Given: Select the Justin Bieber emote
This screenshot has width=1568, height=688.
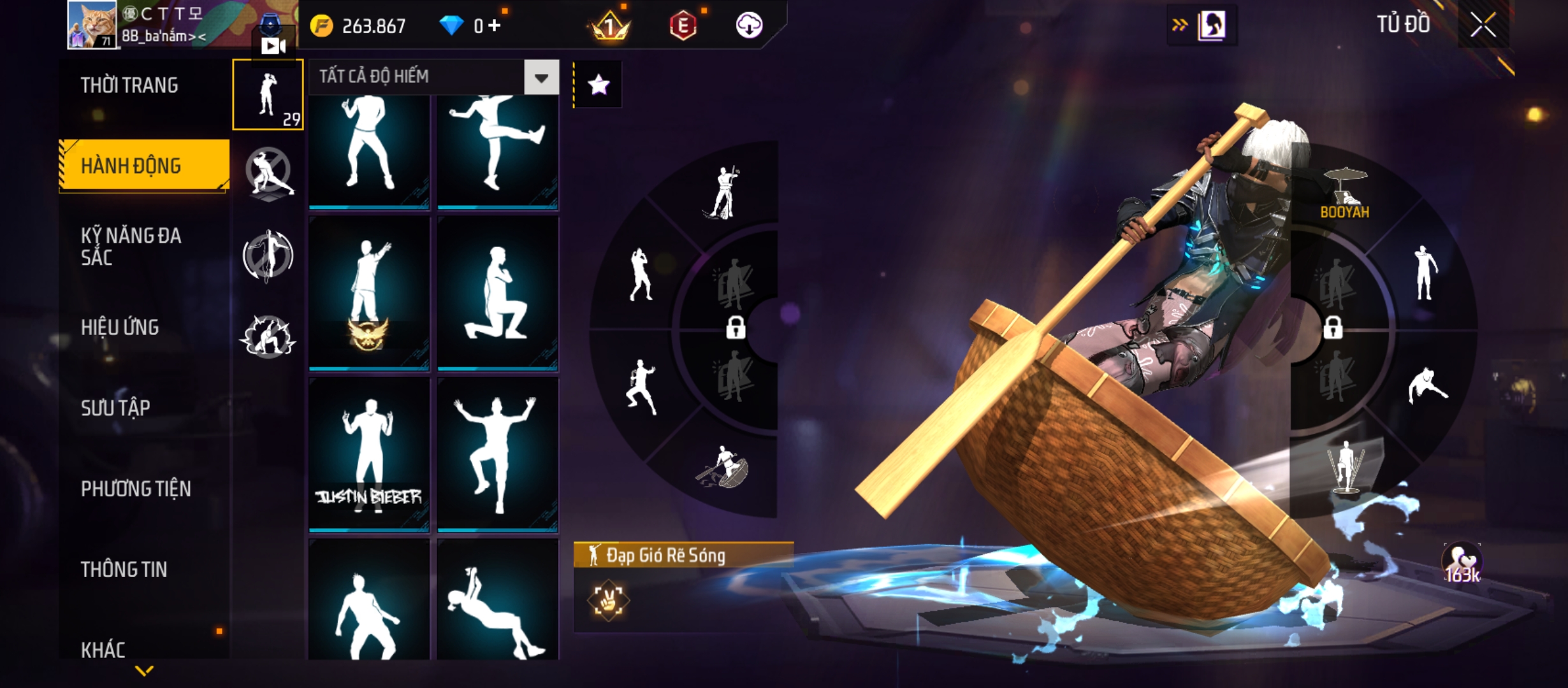Looking at the screenshot, I should pyautogui.click(x=369, y=454).
